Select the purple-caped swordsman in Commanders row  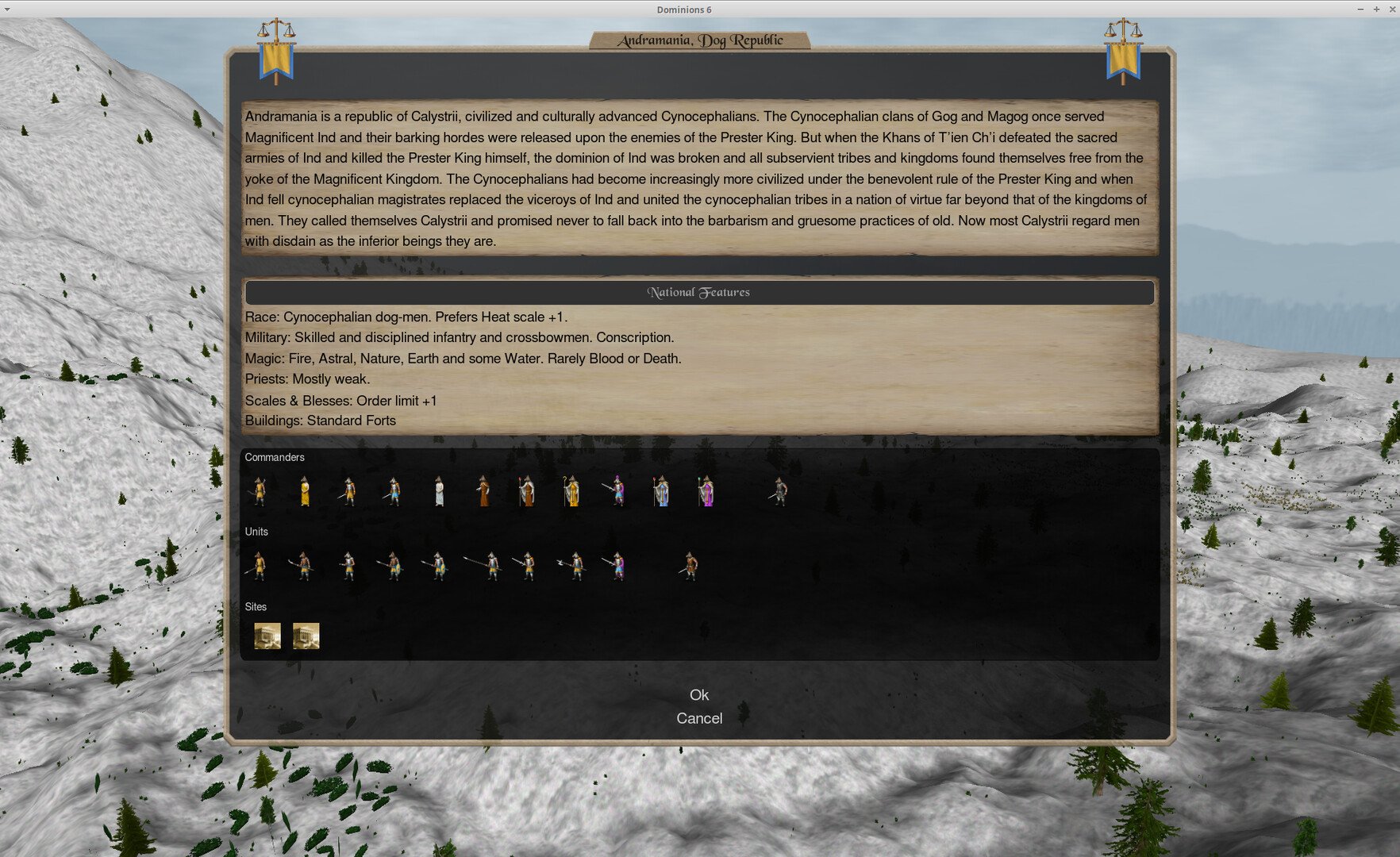(x=616, y=492)
